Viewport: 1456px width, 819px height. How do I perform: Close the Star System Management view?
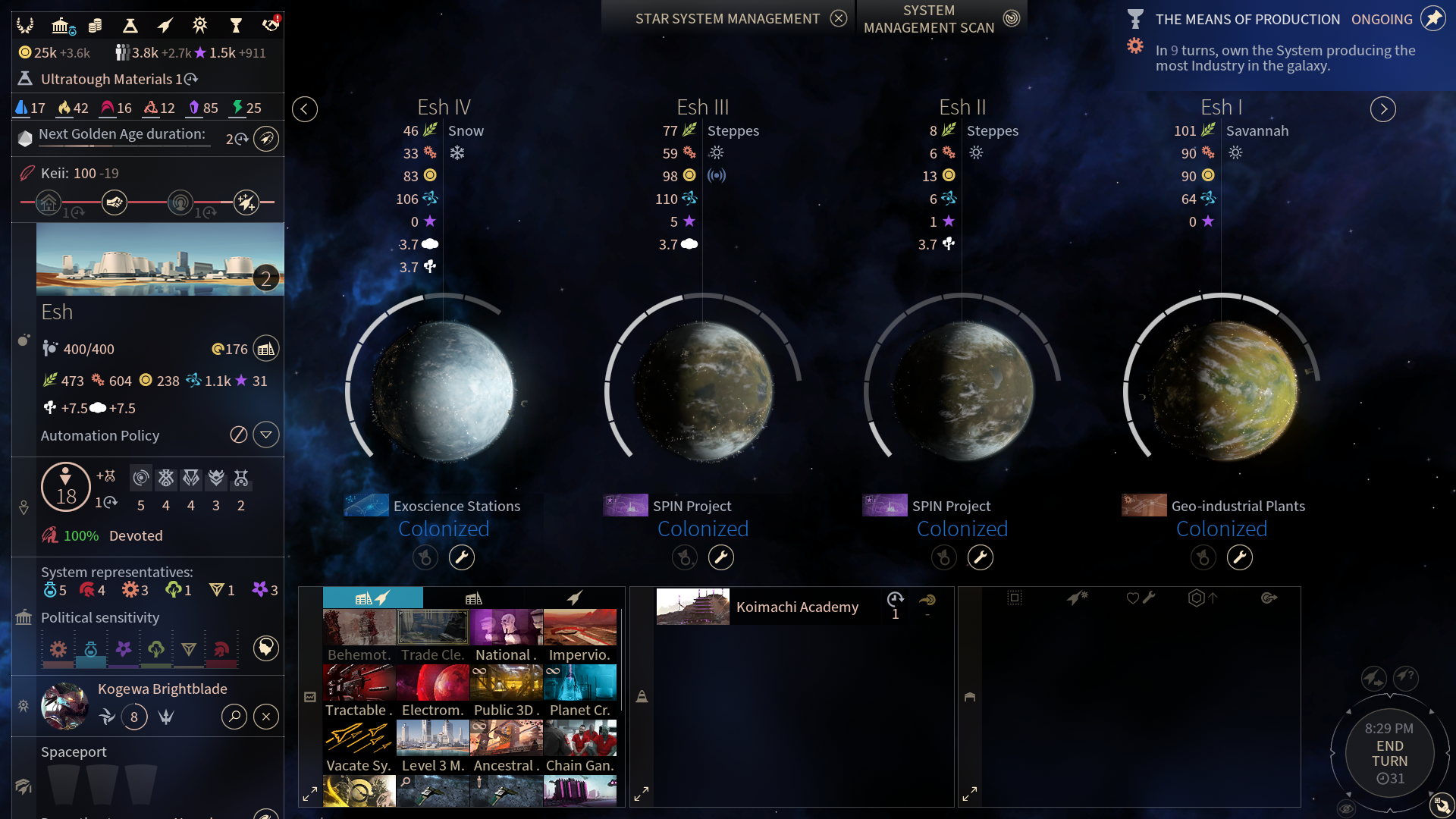click(838, 18)
